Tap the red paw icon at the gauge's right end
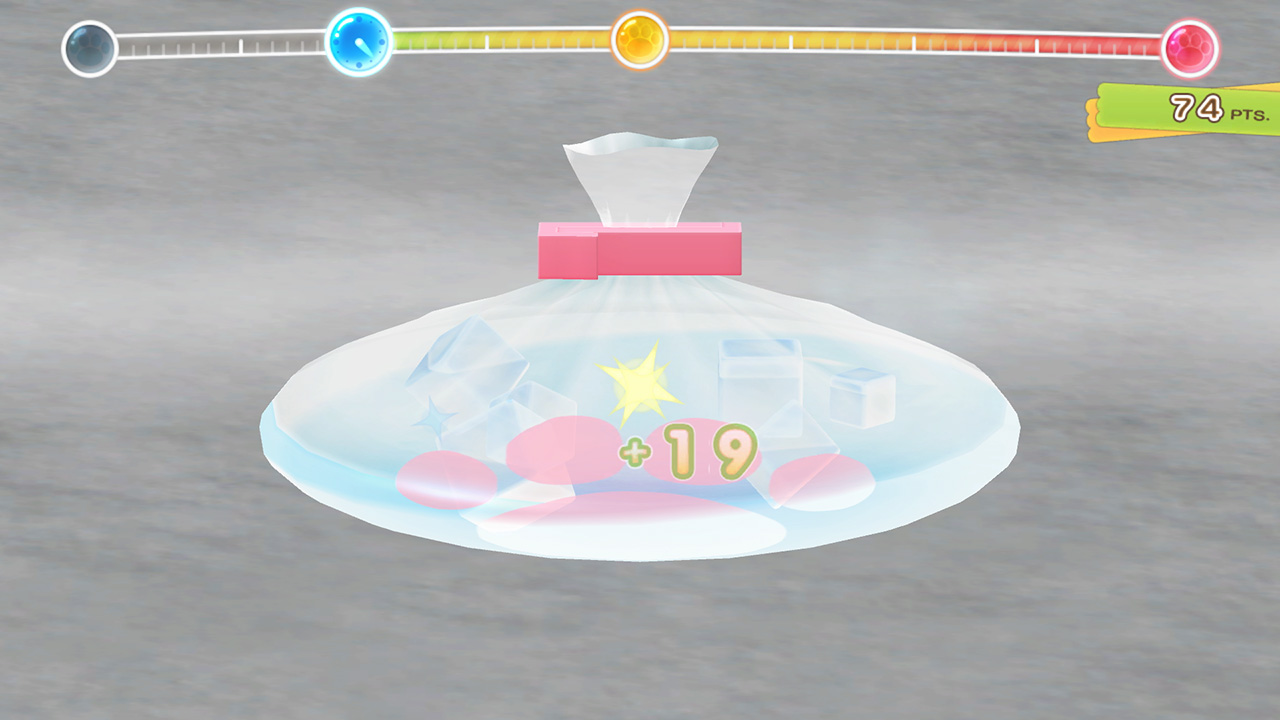The image size is (1280, 720). 1190,49
